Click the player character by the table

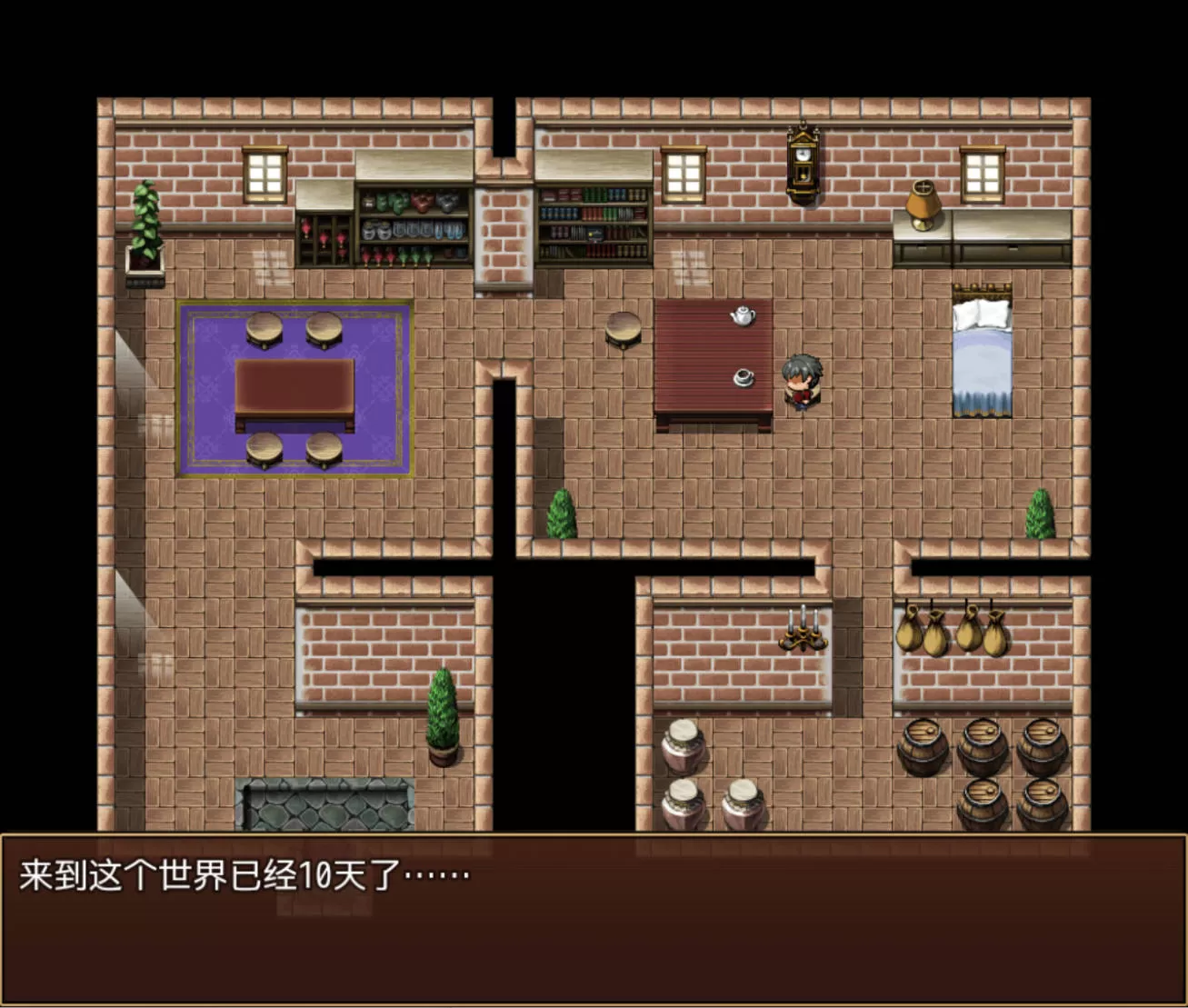801,382
